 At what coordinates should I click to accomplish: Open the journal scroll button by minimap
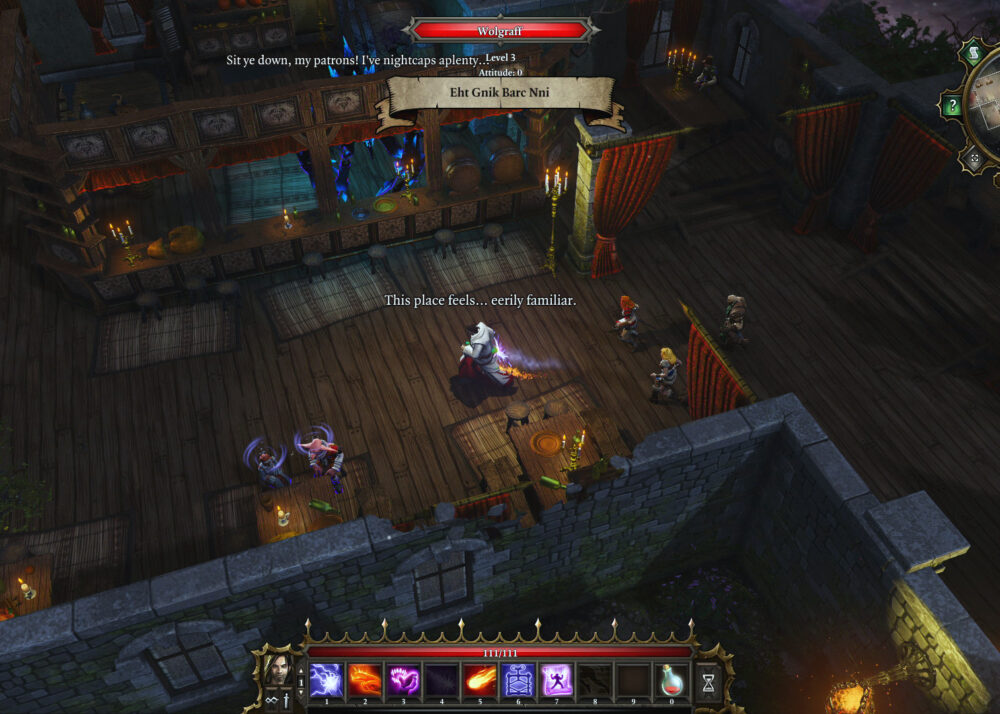coord(973,52)
